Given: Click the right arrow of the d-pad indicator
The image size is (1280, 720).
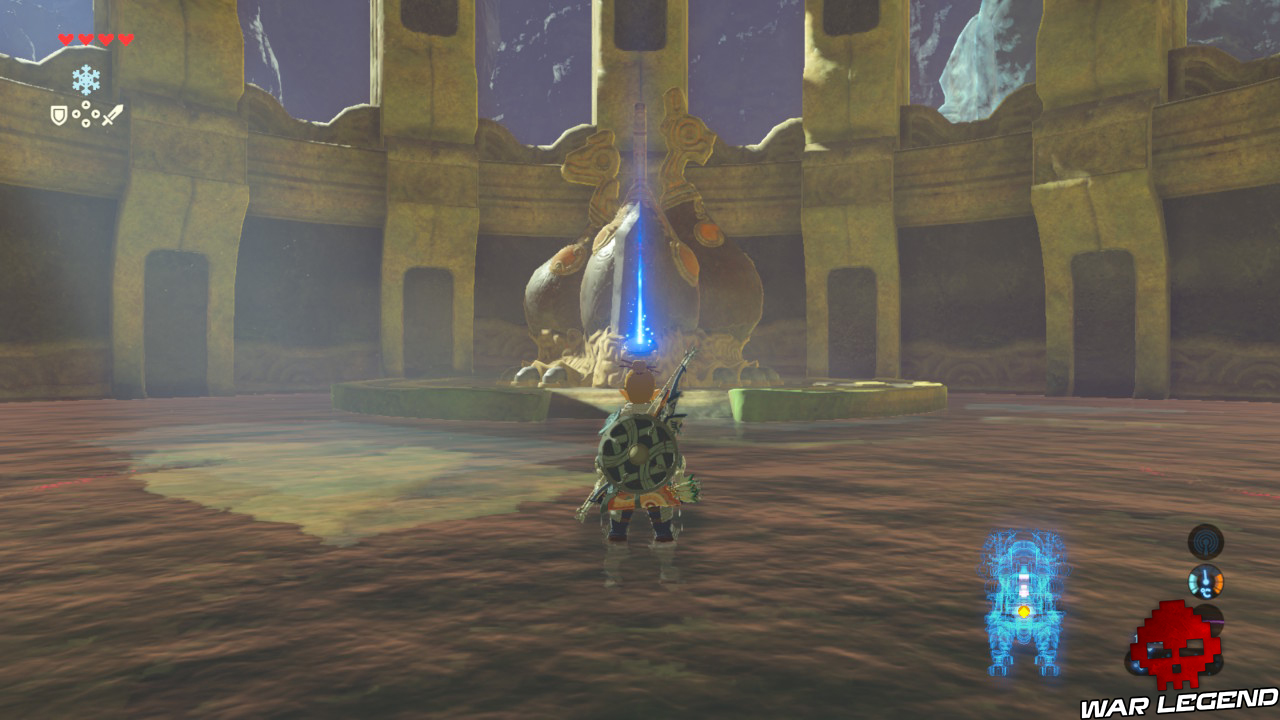Looking at the screenshot, I should point(96,113).
